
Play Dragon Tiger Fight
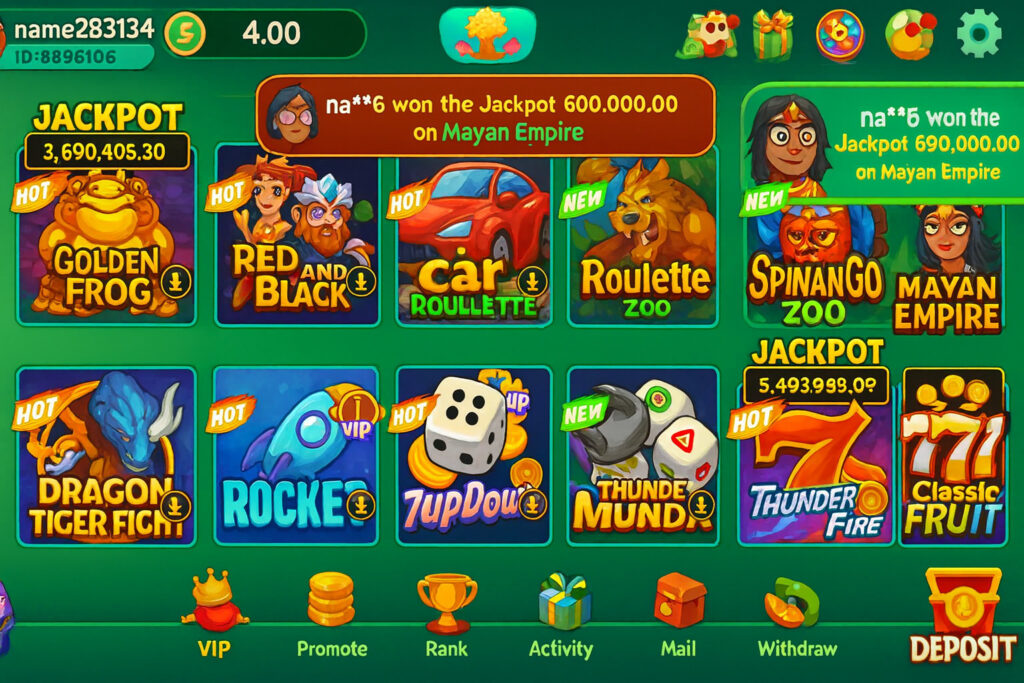[107, 456]
